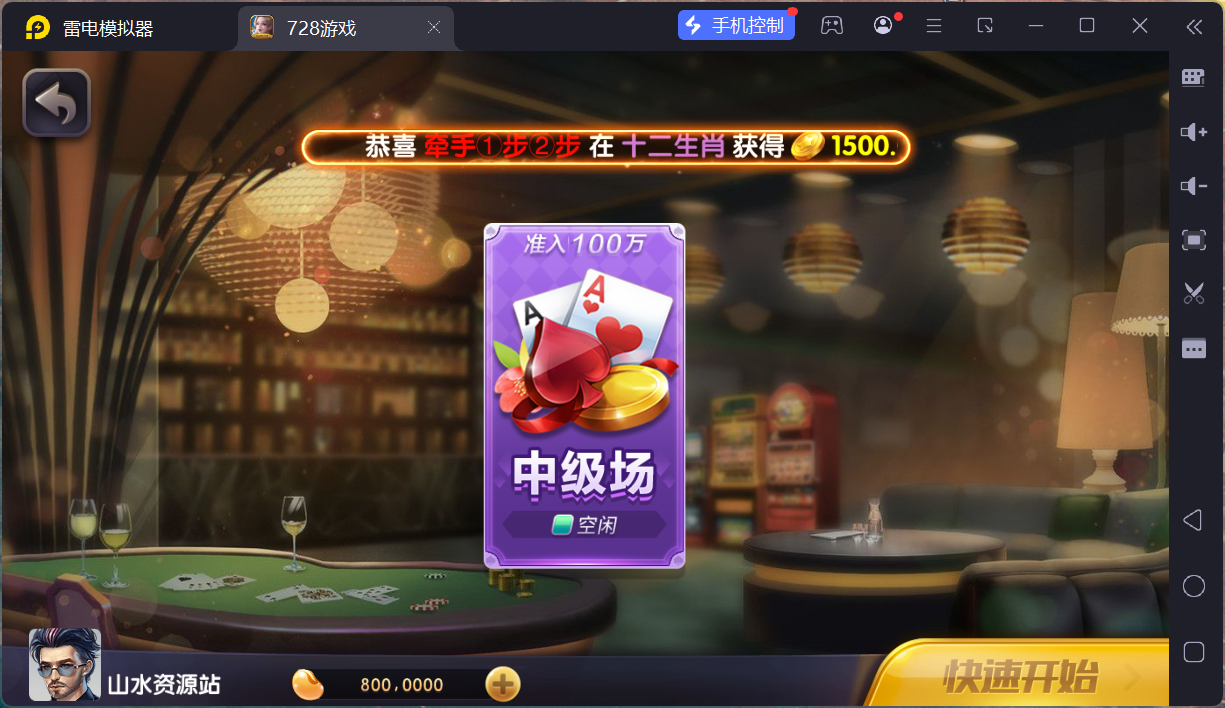Close the 728游戏 tab
The image size is (1225, 708).
434,28
